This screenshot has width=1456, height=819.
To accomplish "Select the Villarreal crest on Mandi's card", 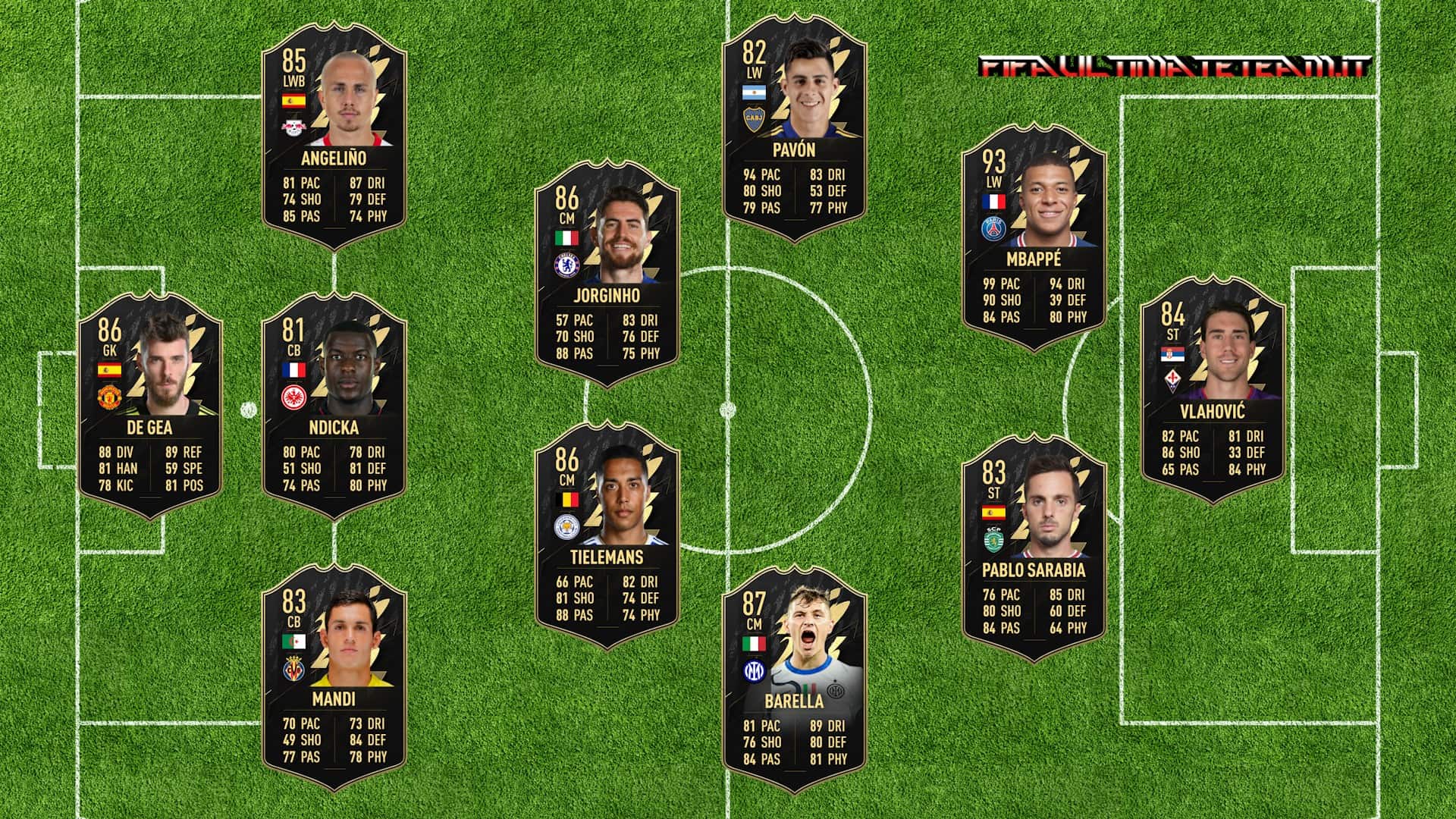I will tap(295, 671).
